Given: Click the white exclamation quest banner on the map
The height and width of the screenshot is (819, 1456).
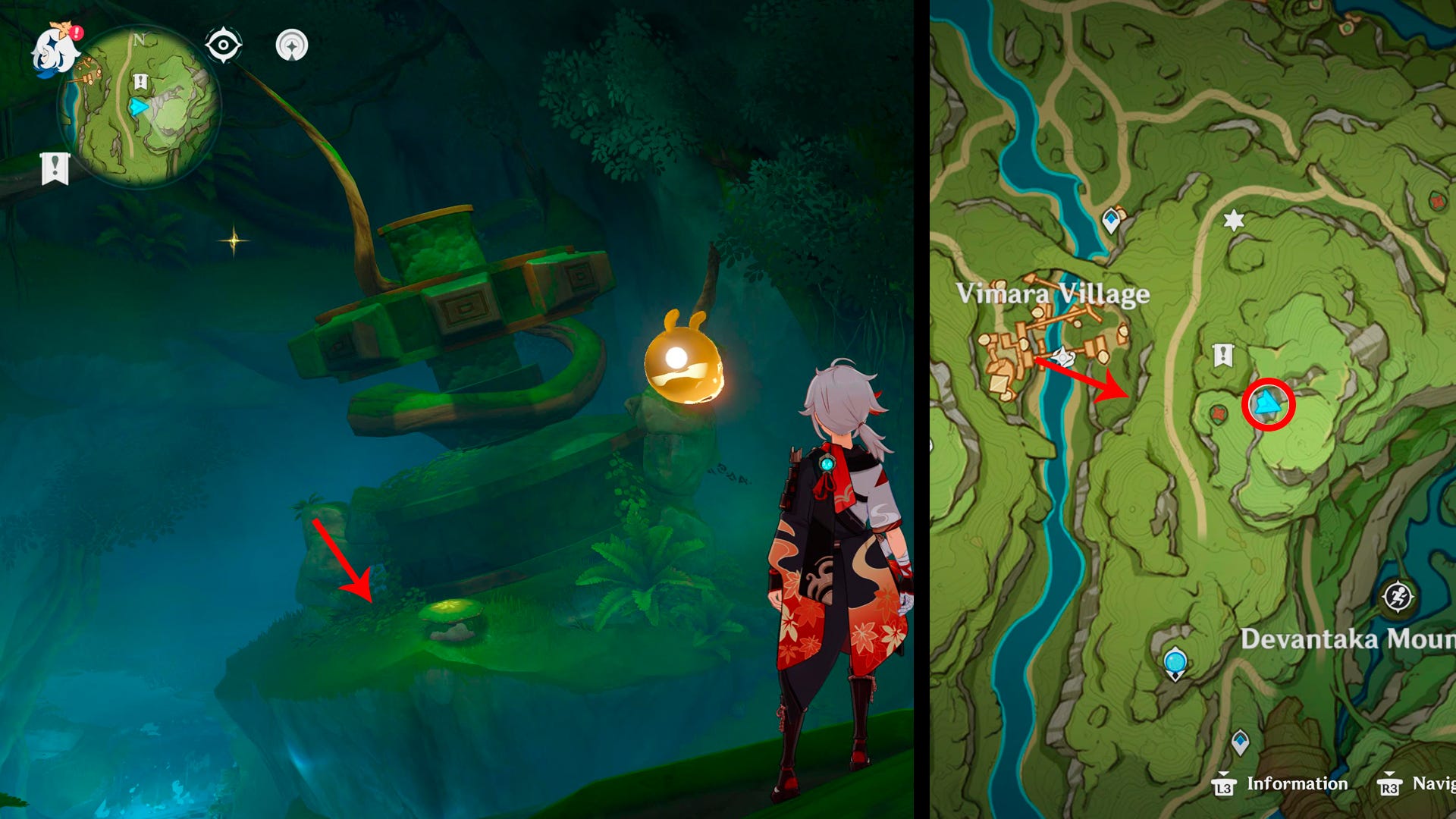Looking at the screenshot, I should pos(1222,355).
